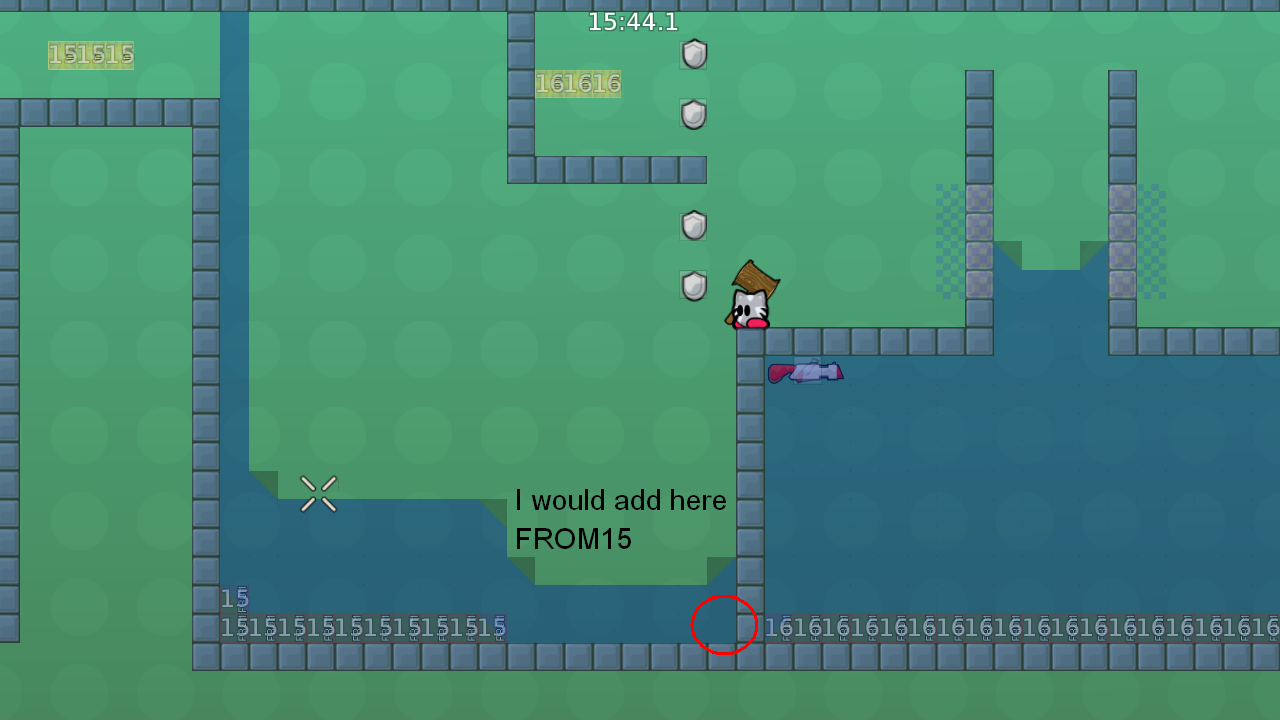Screen dimensions: 1280x720
Task: Open the red circled gap in the floor
Action: tap(724, 625)
